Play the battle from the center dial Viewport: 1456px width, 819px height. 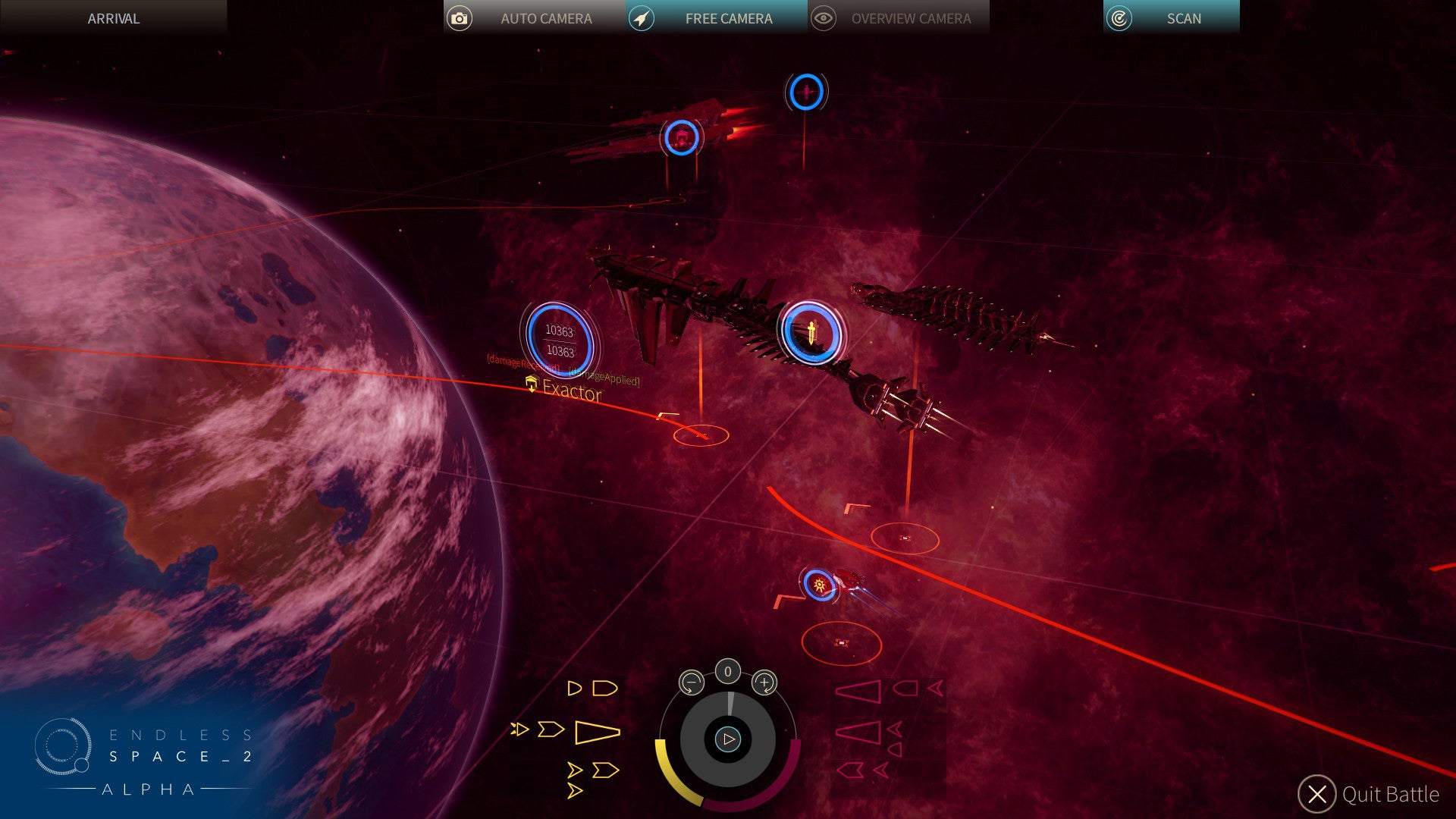(728, 739)
